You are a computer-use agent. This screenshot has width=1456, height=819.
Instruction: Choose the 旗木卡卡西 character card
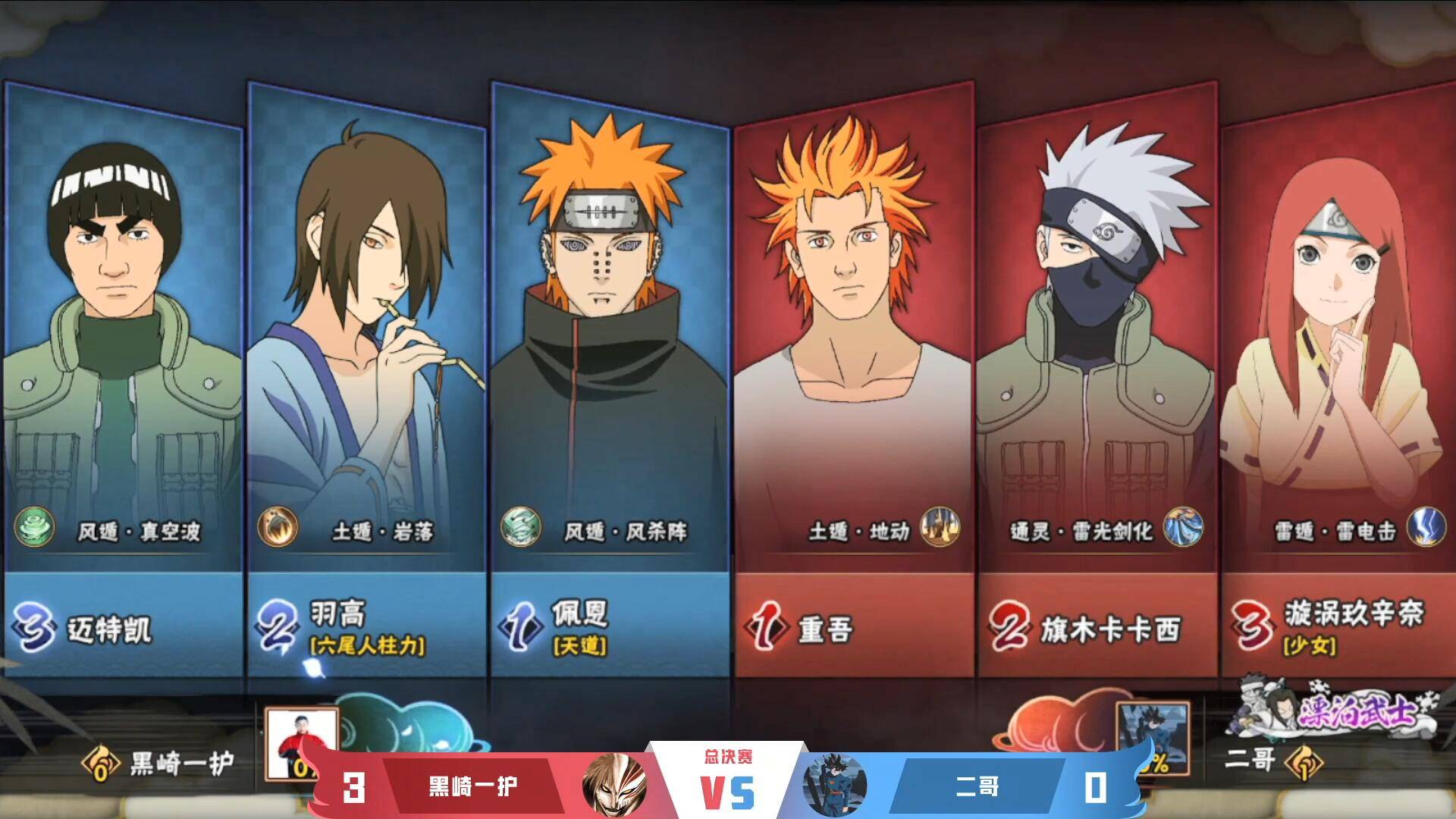pos(1096,379)
